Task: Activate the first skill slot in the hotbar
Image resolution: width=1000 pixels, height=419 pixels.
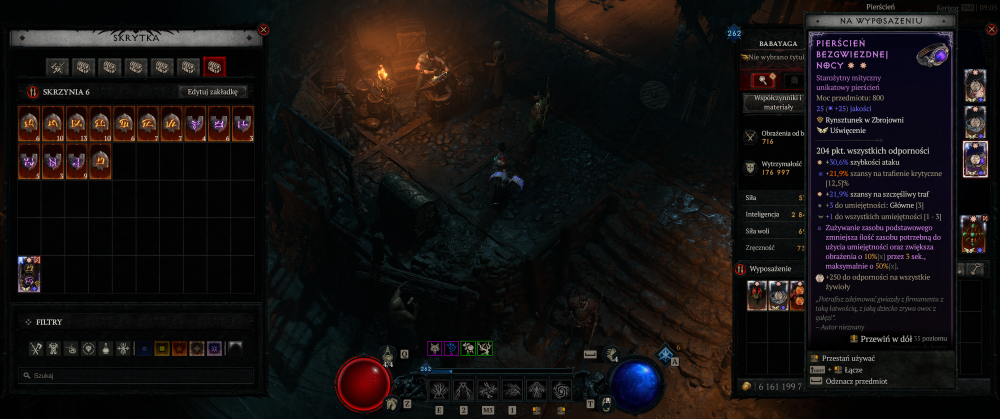Action: coord(440,389)
